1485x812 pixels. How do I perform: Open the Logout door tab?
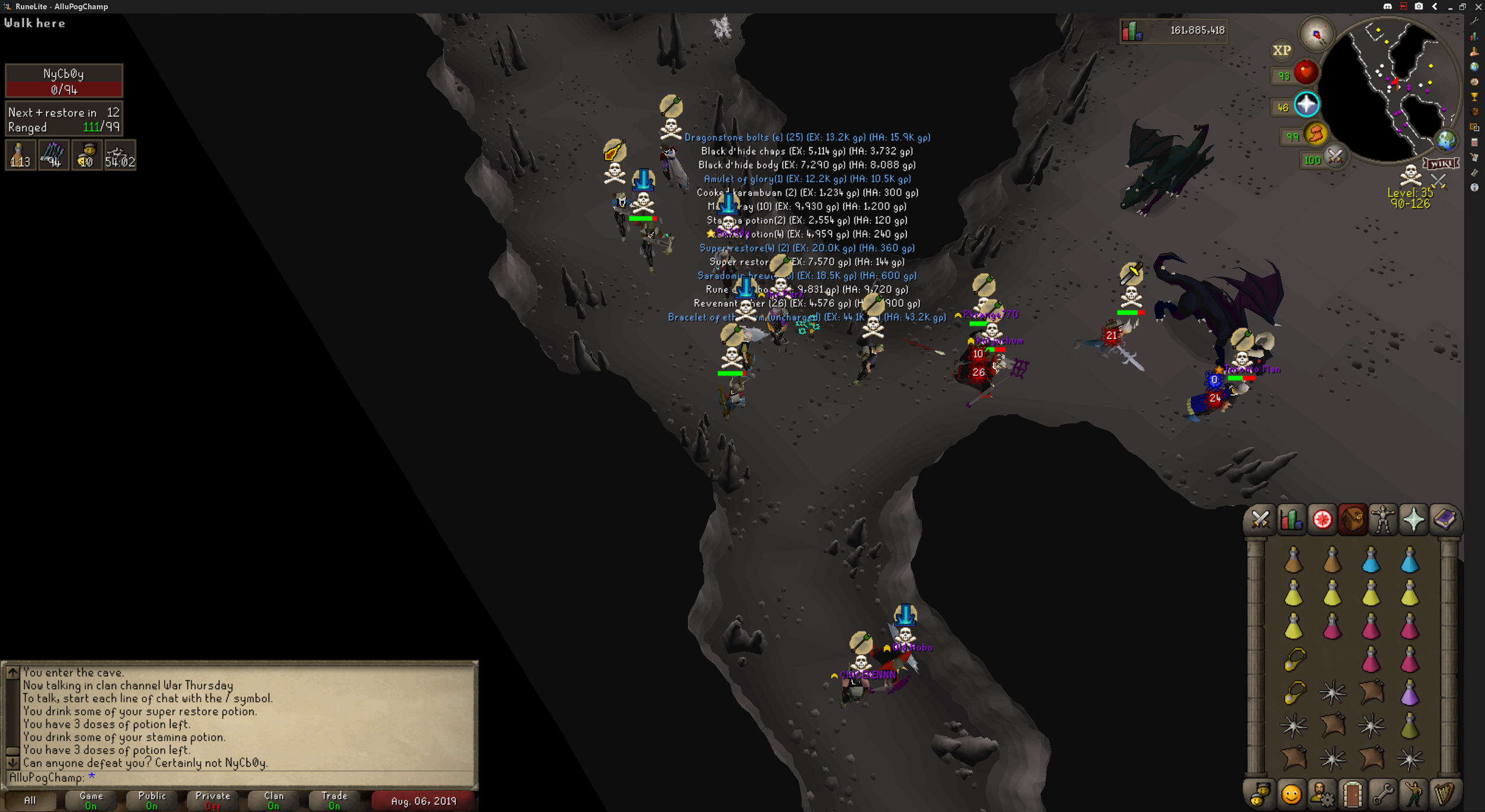[1352, 794]
